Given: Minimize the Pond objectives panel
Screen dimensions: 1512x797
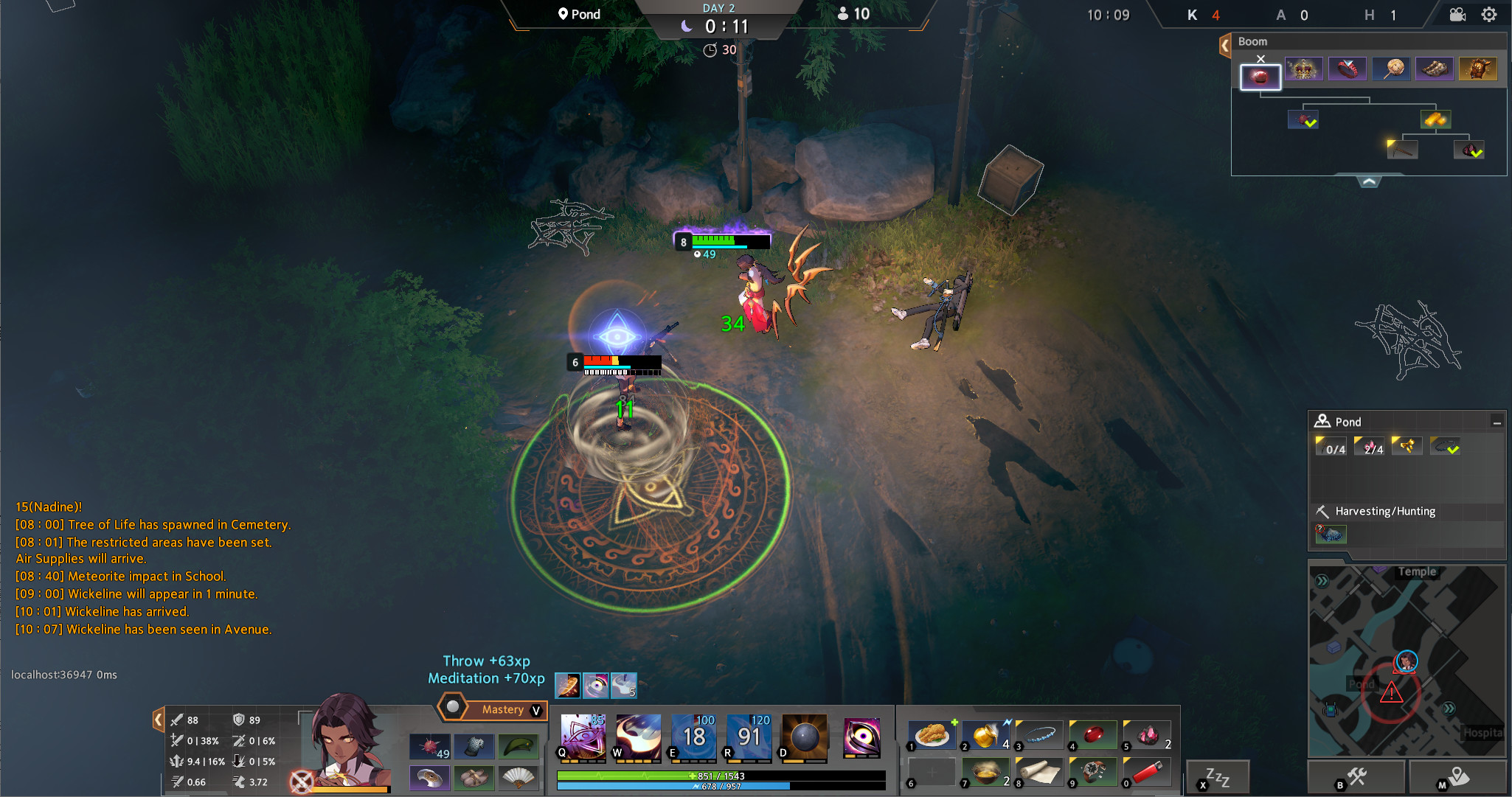Looking at the screenshot, I should (1498, 421).
